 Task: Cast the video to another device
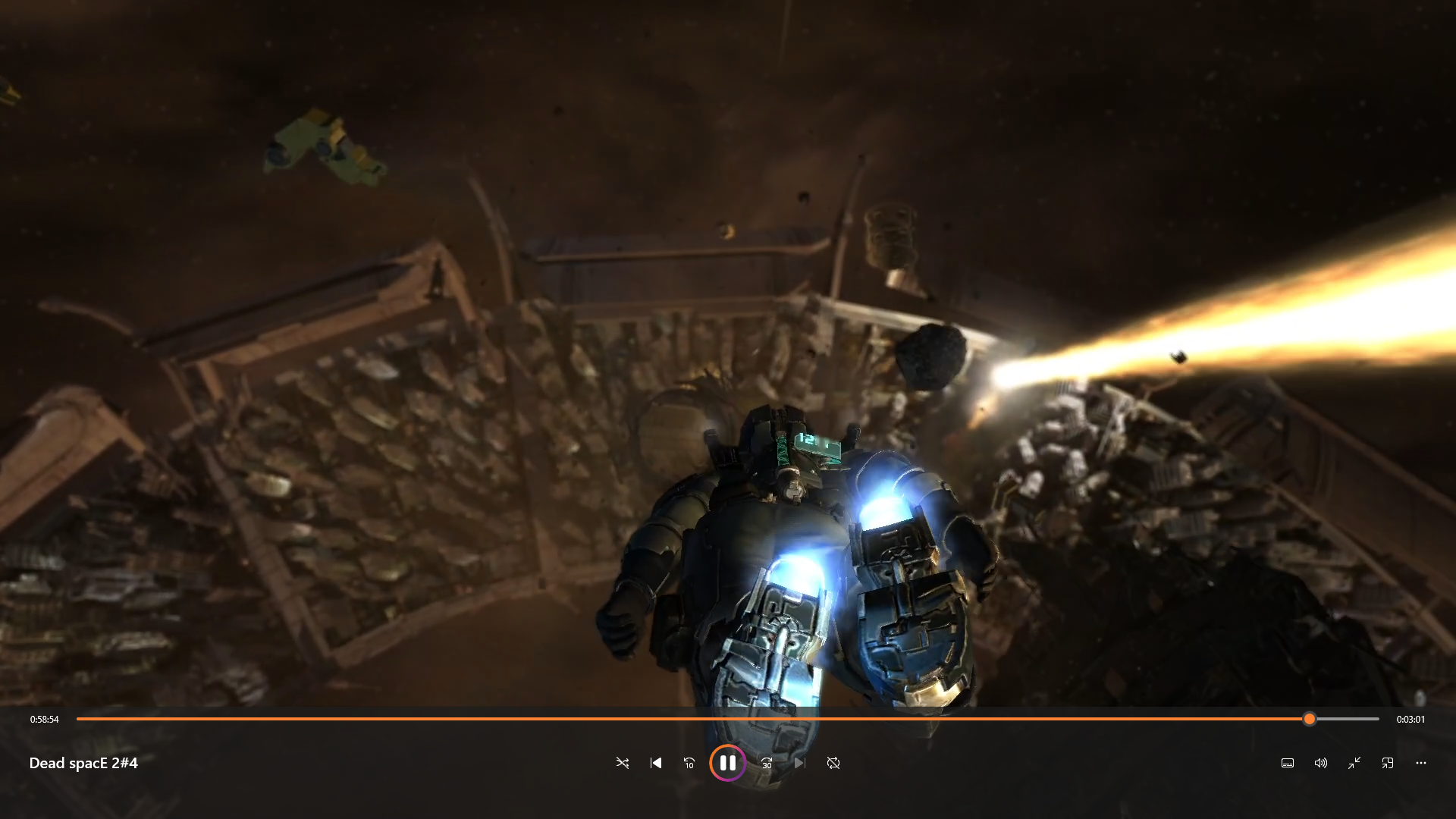pos(1388,763)
